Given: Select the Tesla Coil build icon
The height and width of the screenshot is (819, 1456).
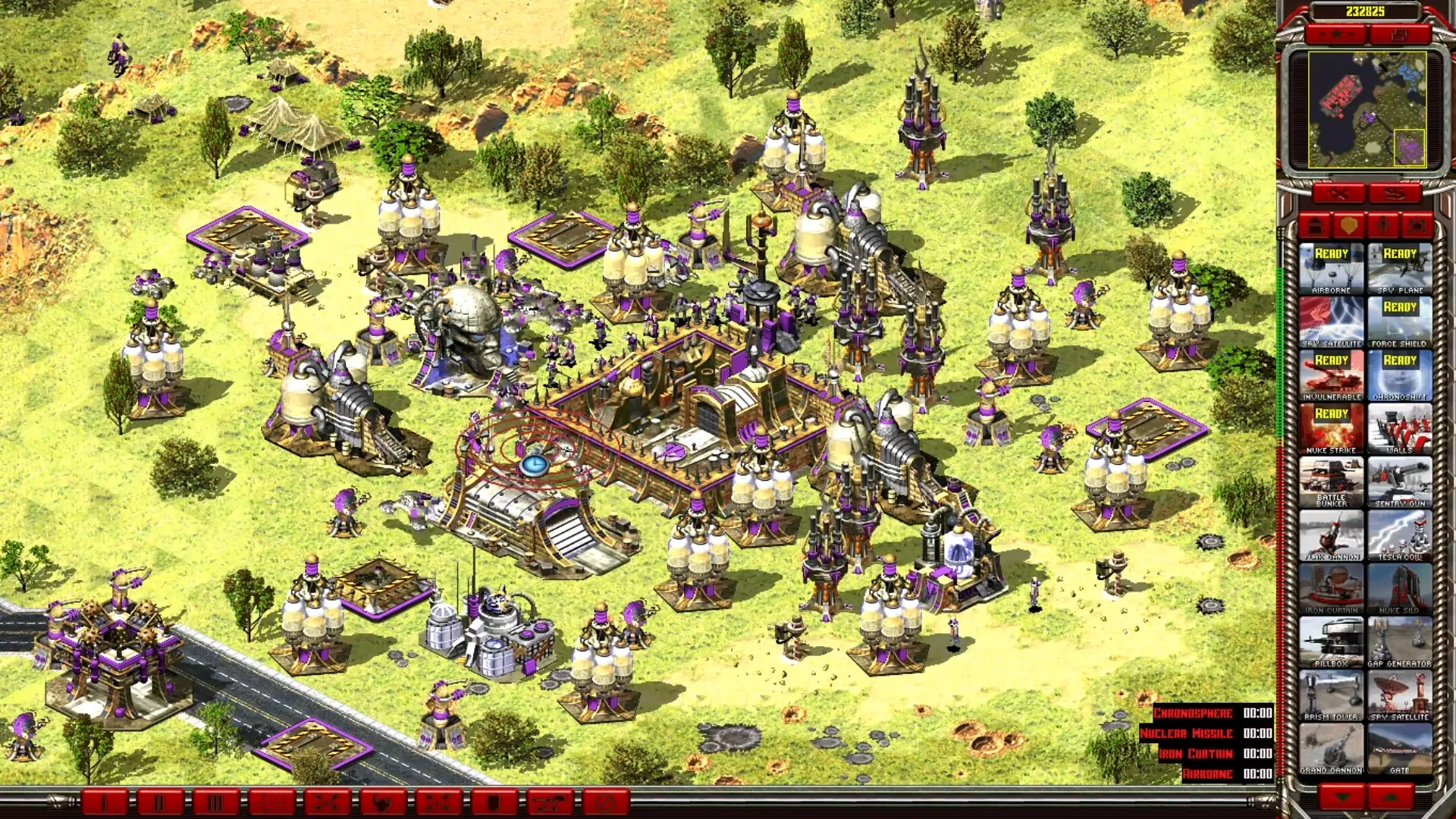Looking at the screenshot, I should [1399, 535].
